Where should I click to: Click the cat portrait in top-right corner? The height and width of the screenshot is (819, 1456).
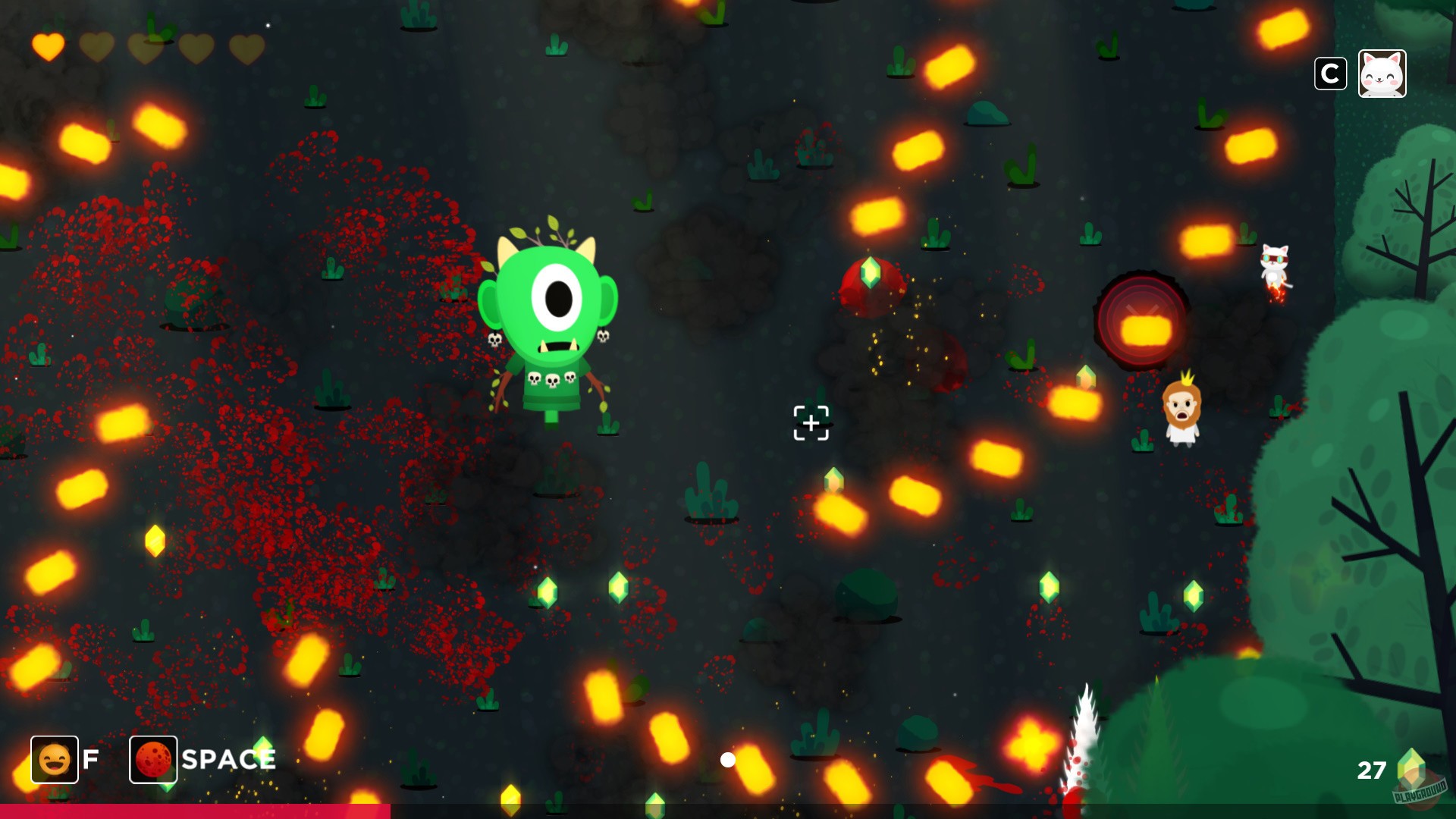tap(1382, 74)
